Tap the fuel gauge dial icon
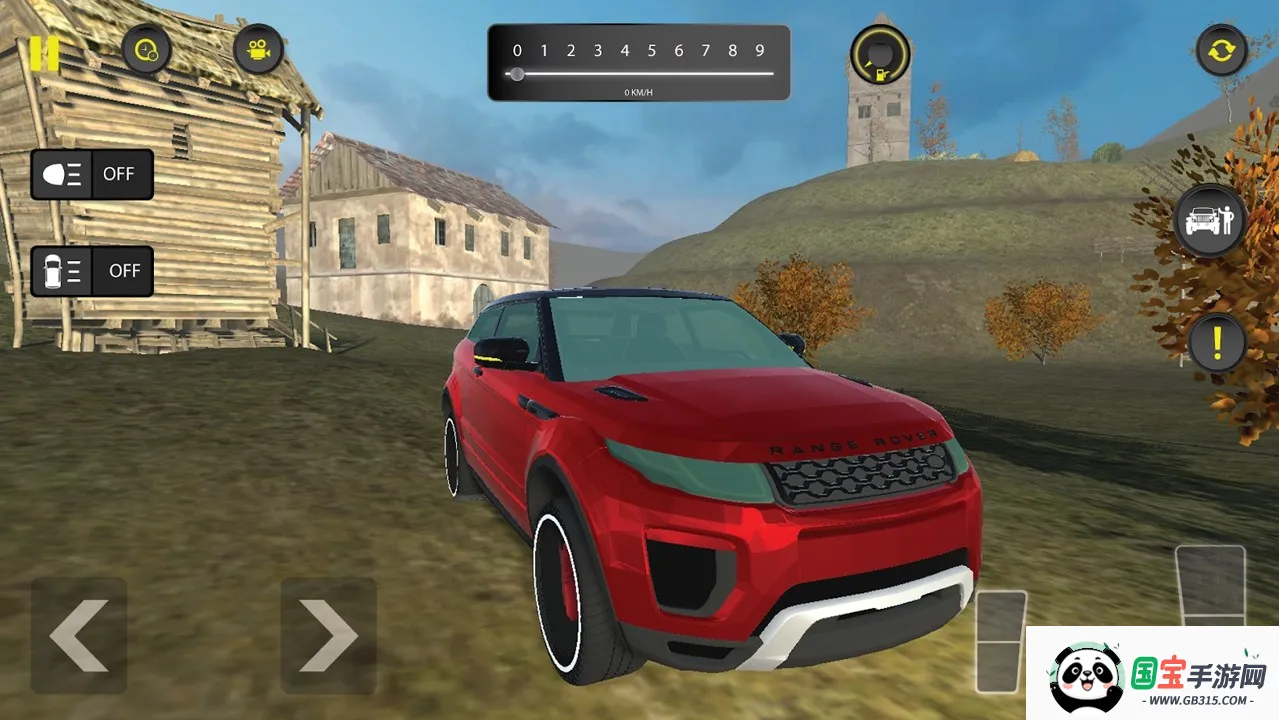 880,54
